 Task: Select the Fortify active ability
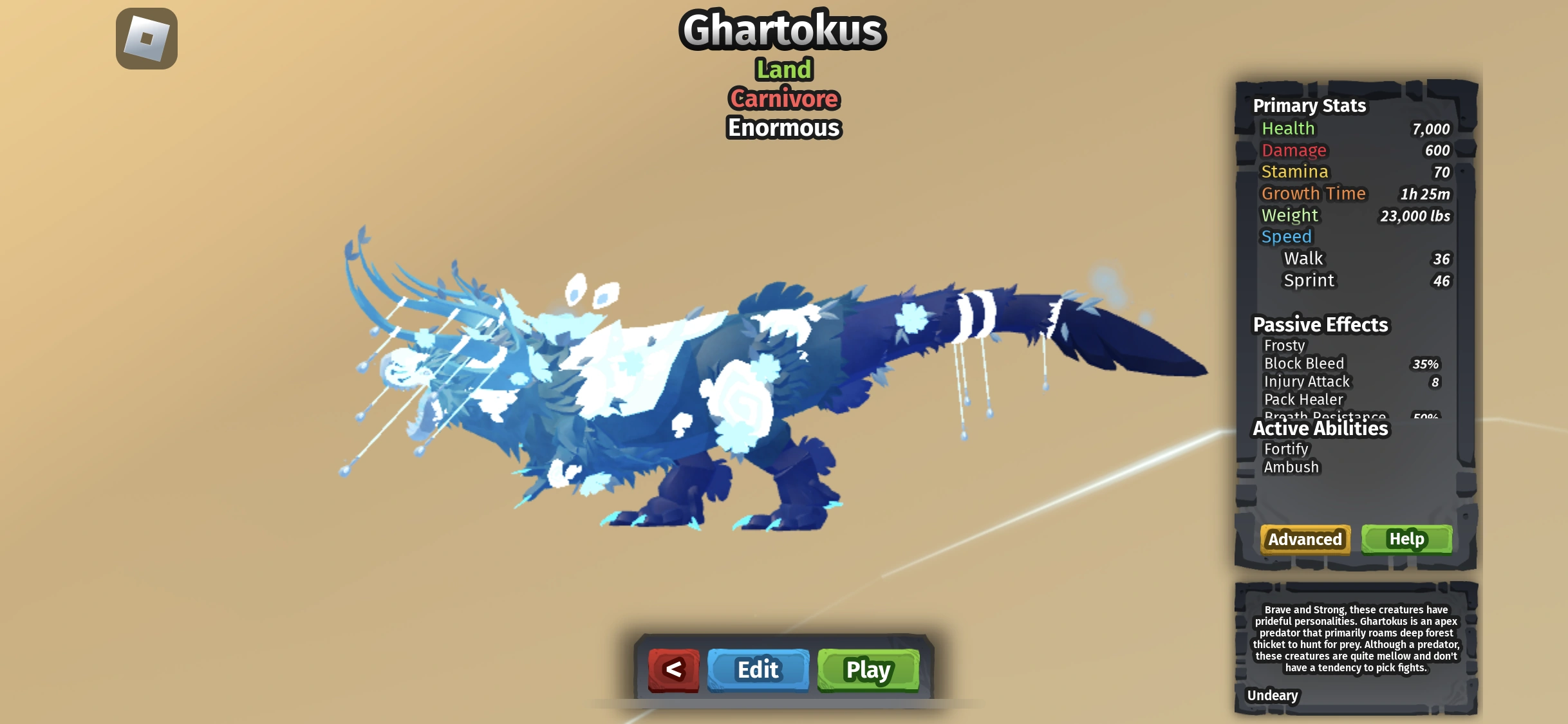click(1285, 449)
